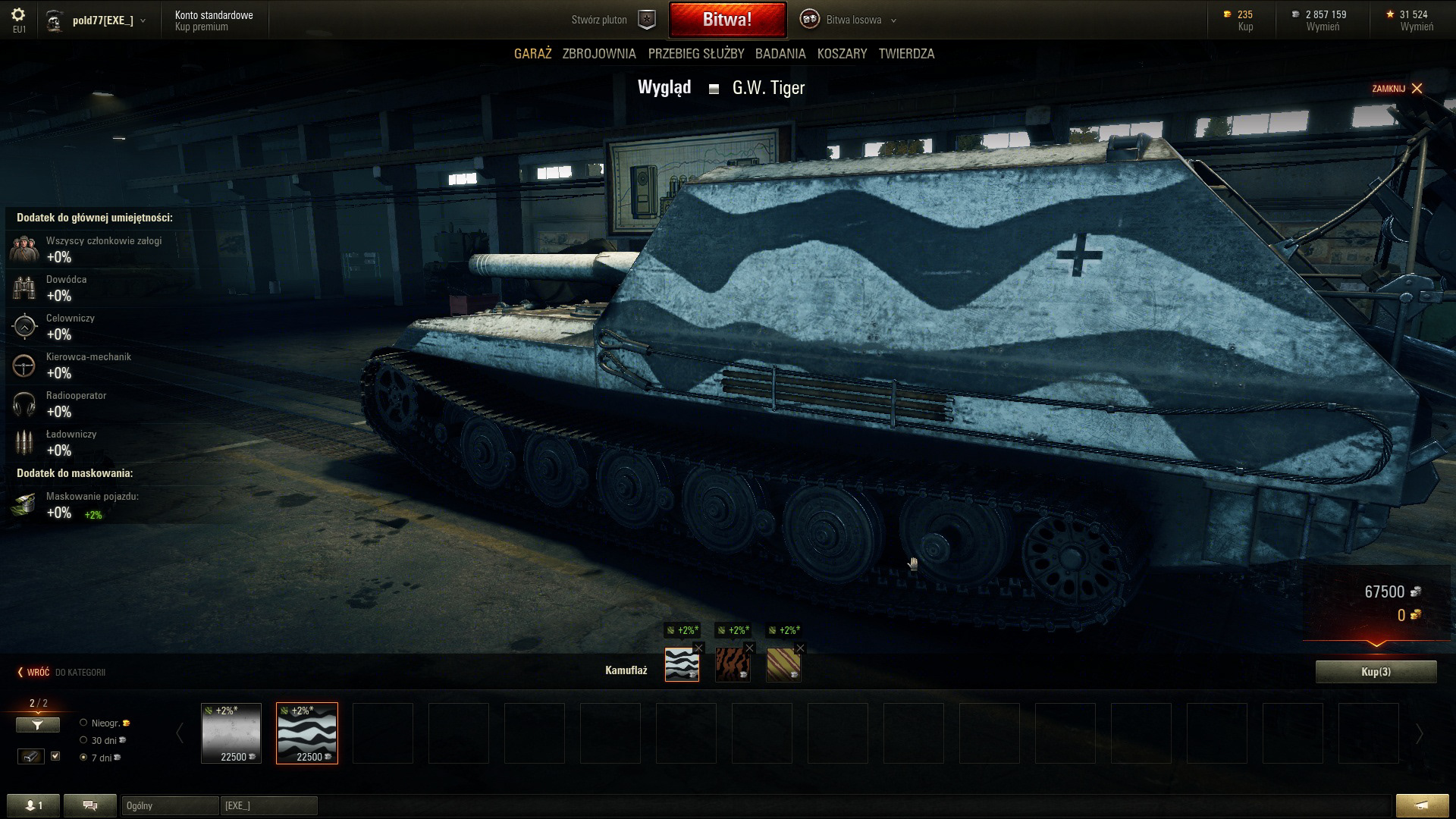Select the Nieogr. unlimited duration option
Viewport: 1456px width, 819px height.
(x=84, y=723)
